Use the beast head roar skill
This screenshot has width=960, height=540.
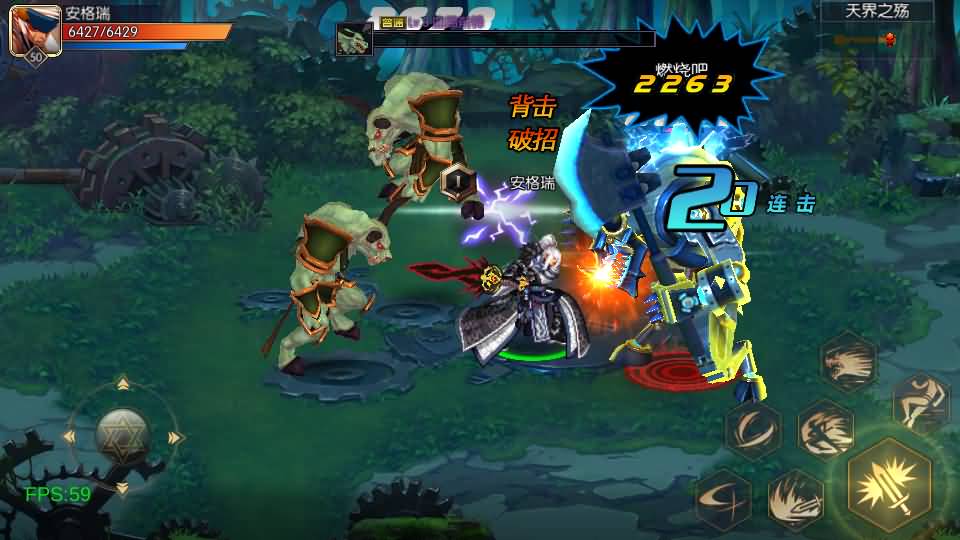(848, 360)
